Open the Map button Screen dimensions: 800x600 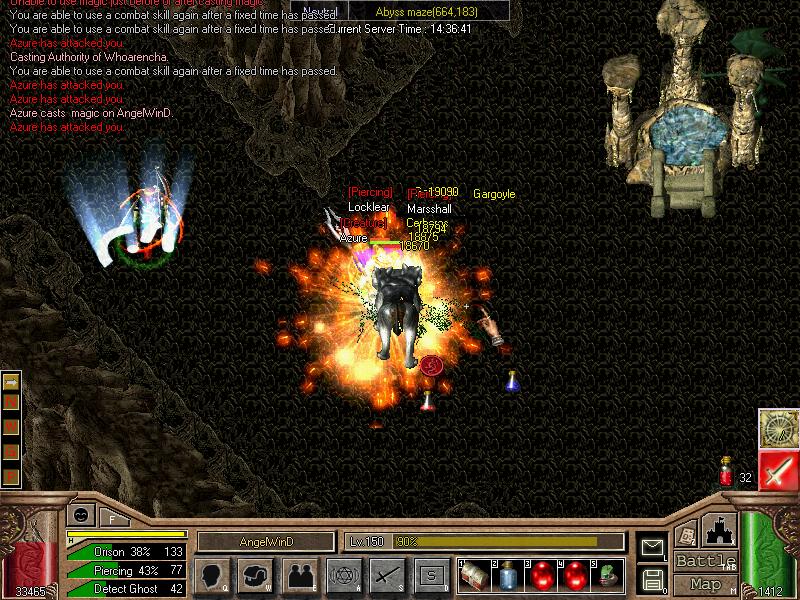tap(704, 584)
